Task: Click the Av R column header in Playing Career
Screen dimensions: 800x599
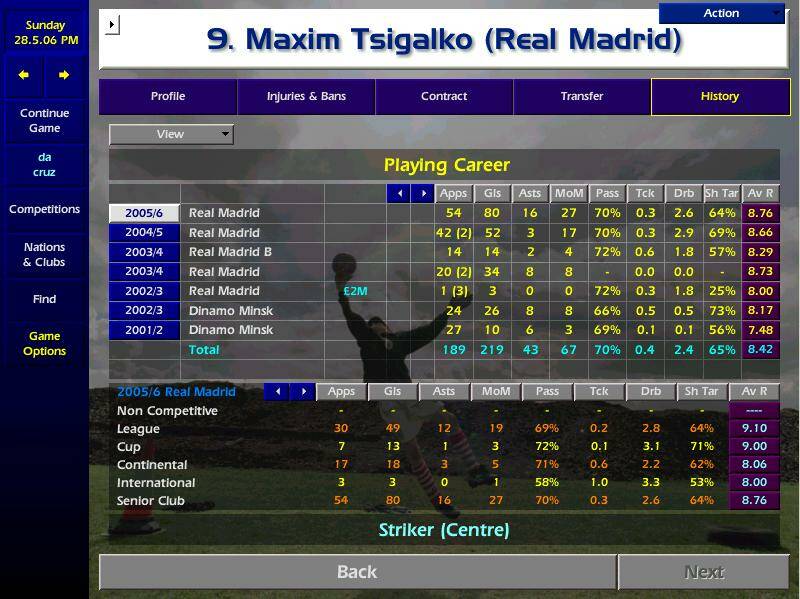Action: click(760, 193)
